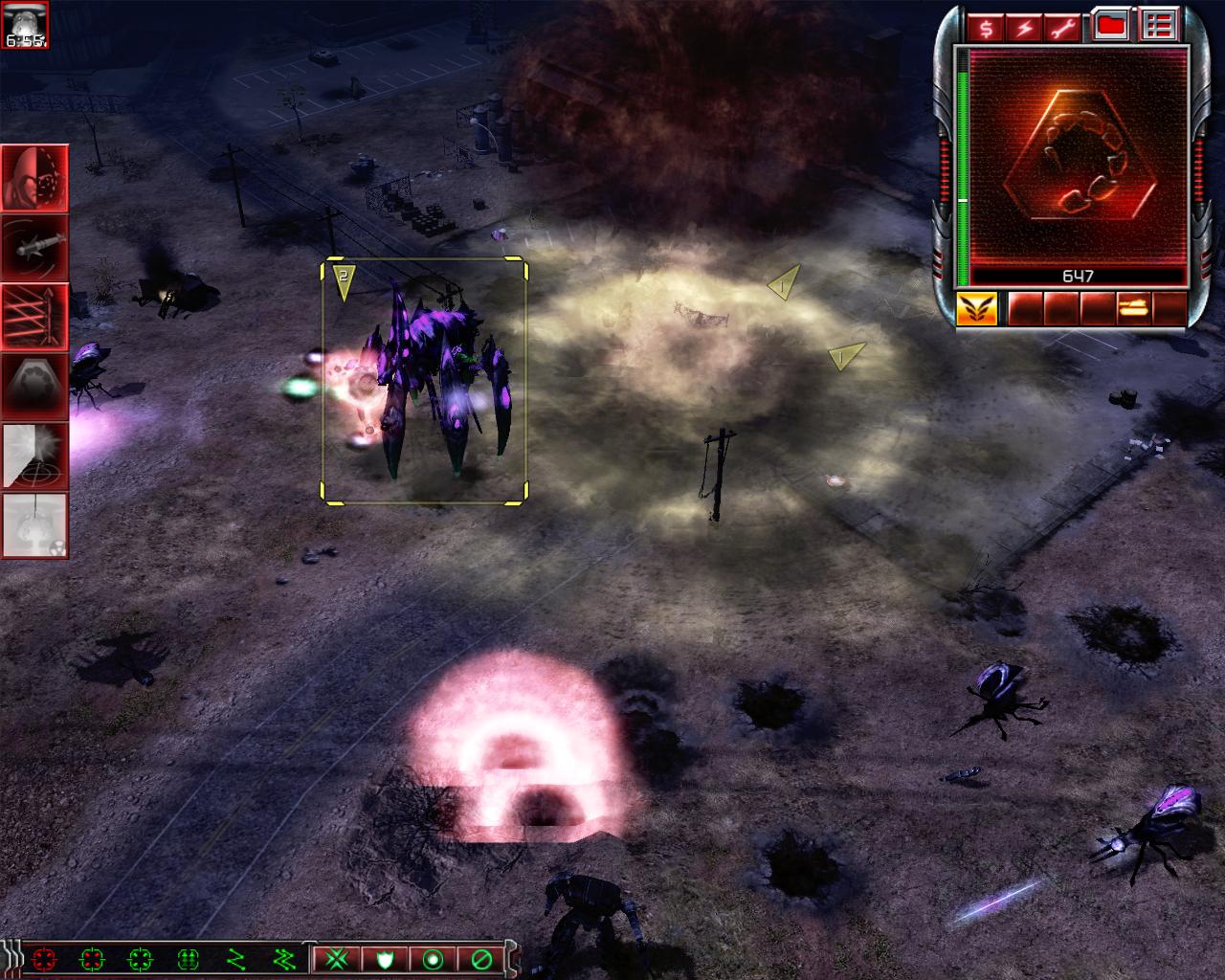Open the tank production tab
Viewport: 1225px width, 980px height.
[x=1133, y=308]
